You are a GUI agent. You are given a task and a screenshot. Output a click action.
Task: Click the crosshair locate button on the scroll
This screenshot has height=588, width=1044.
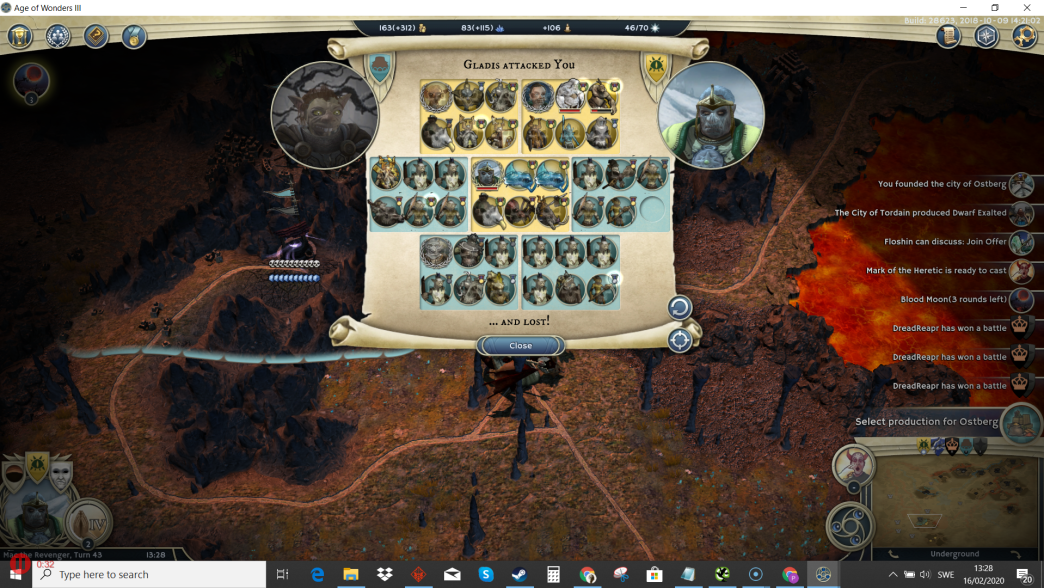click(680, 340)
